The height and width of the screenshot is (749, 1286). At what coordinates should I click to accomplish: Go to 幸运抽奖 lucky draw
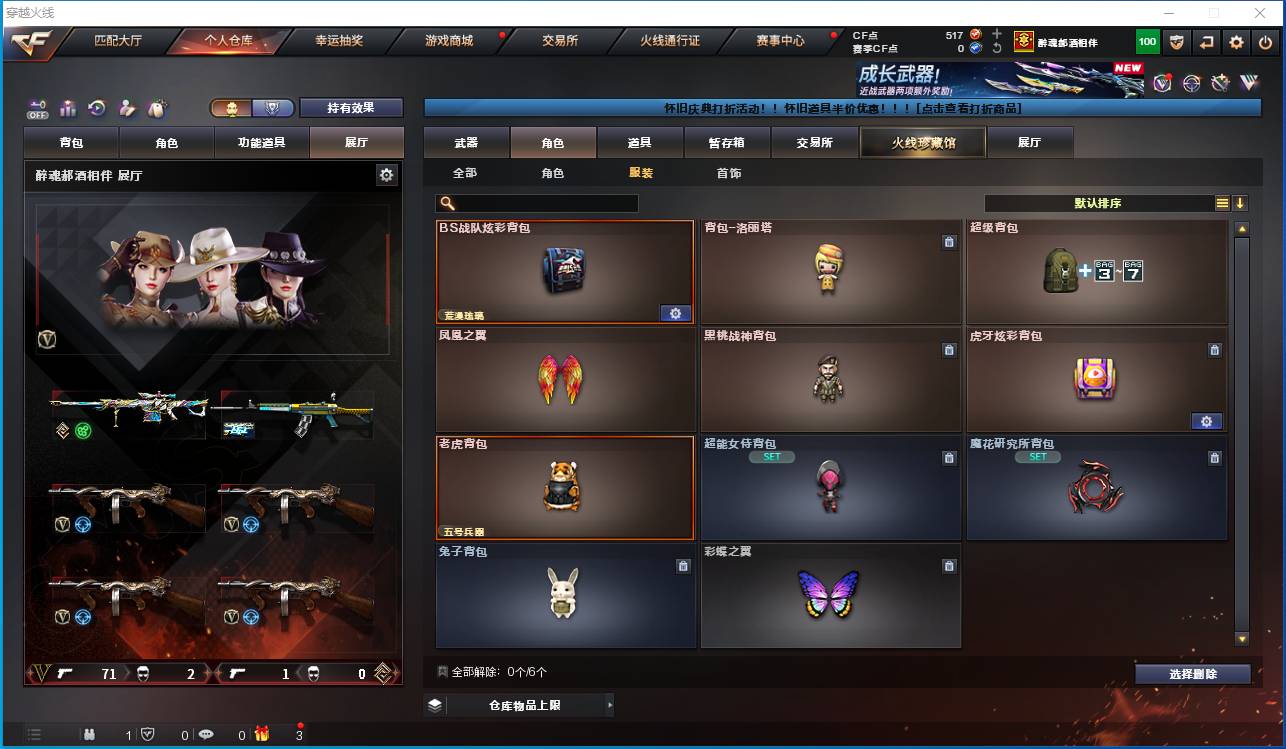tap(339, 41)
